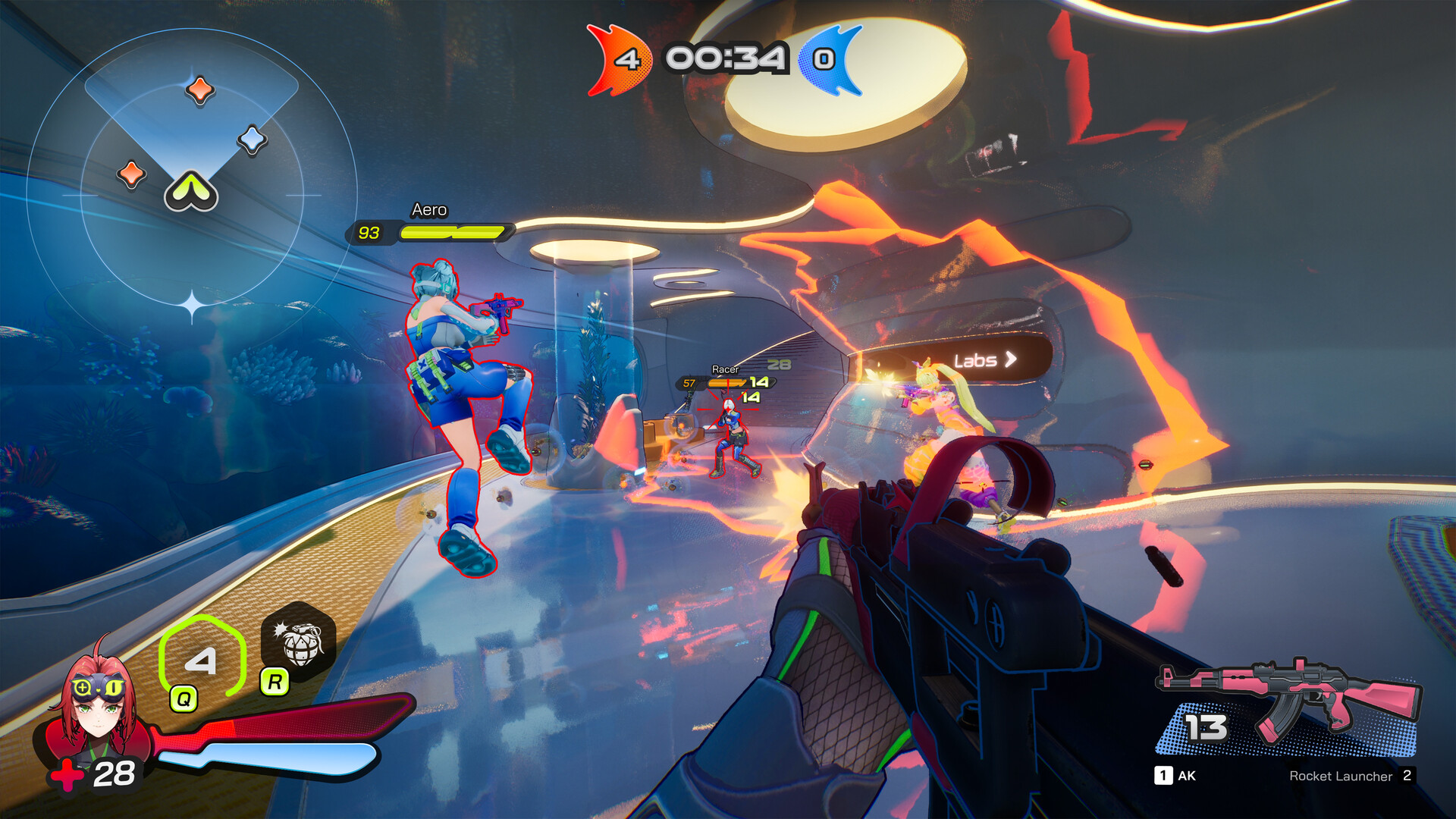Click Racer's floating nameplate
This screenshot has width=1456, height=819.
[x=725, y=368]
